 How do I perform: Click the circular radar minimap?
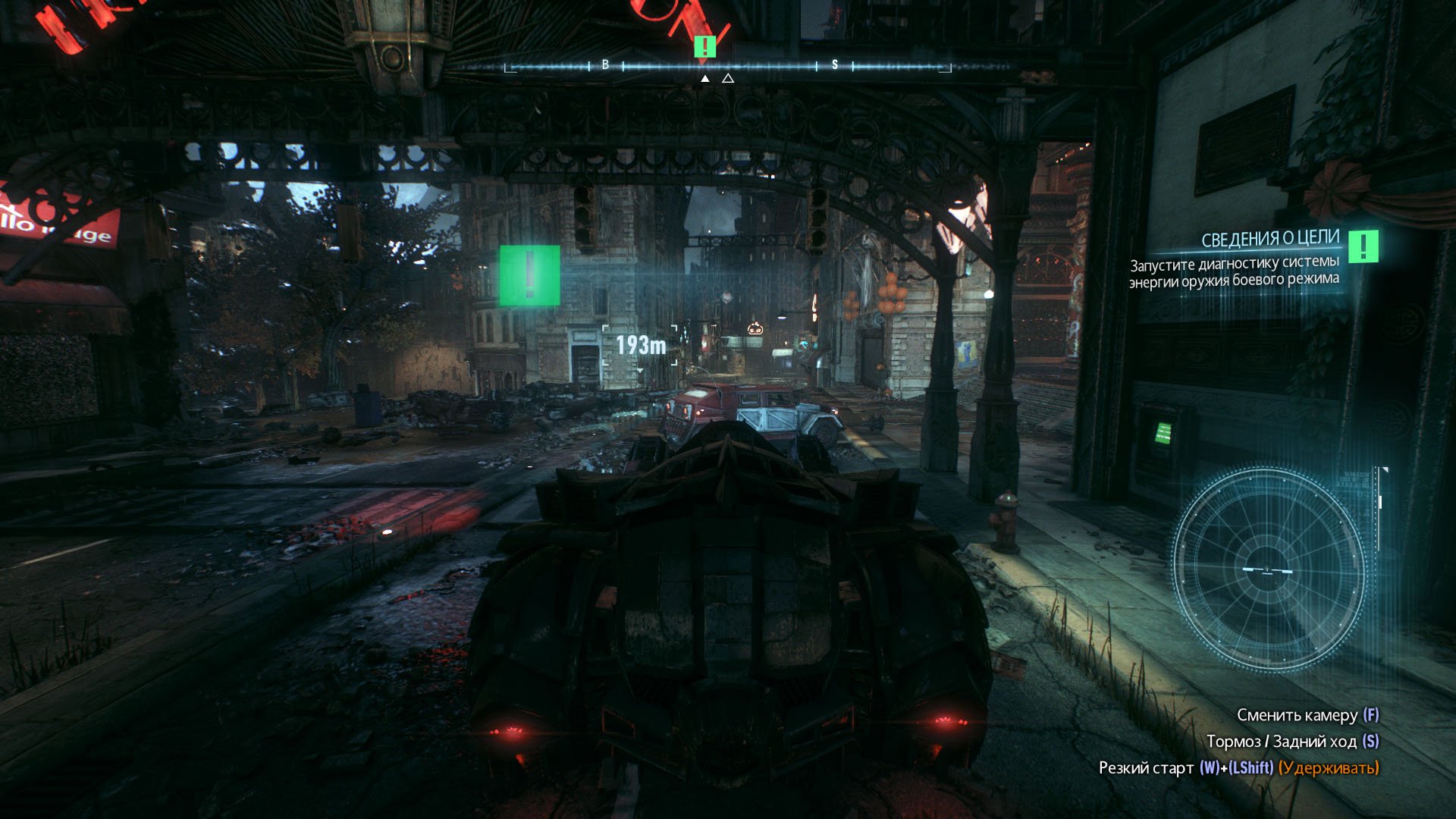coord(1268,570)
